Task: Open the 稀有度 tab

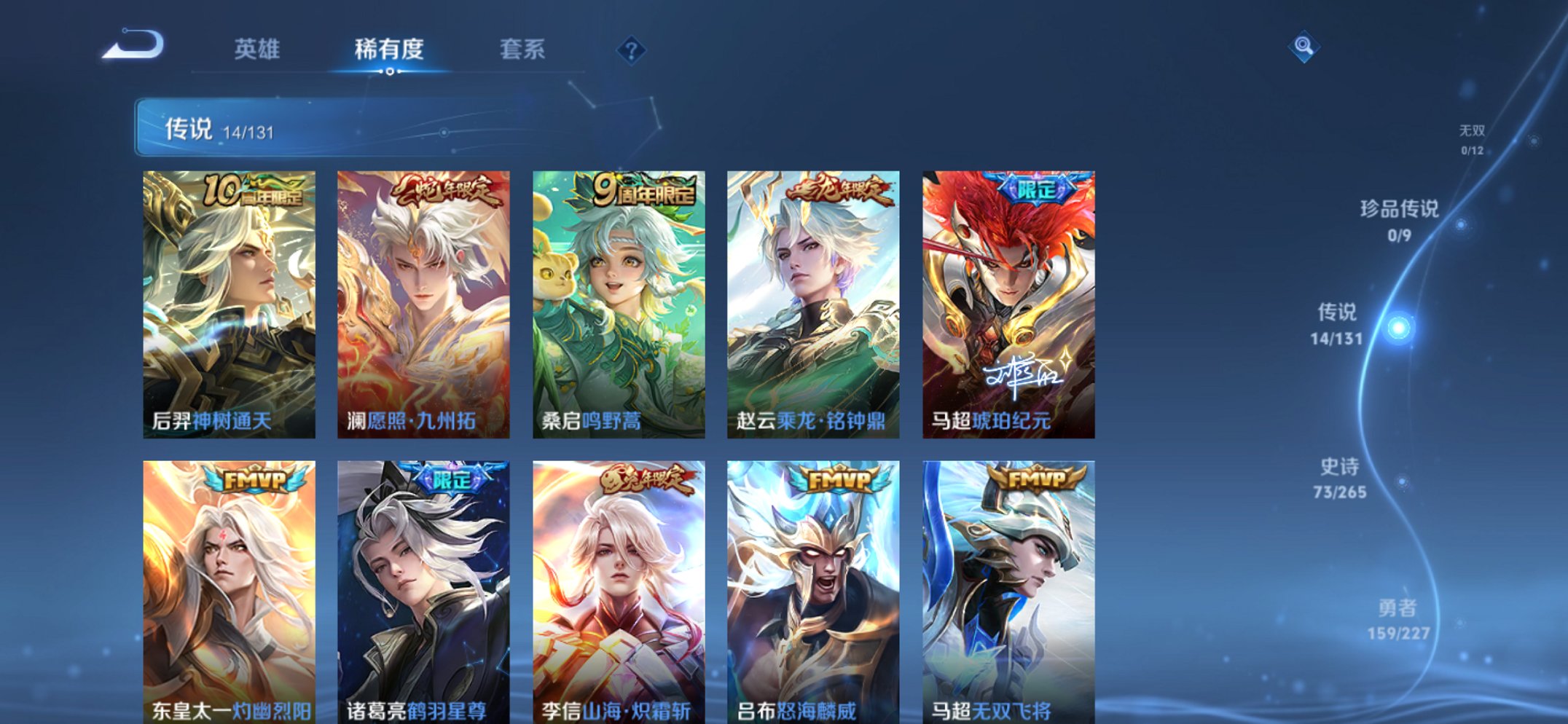Action: [x=390, y=50]
